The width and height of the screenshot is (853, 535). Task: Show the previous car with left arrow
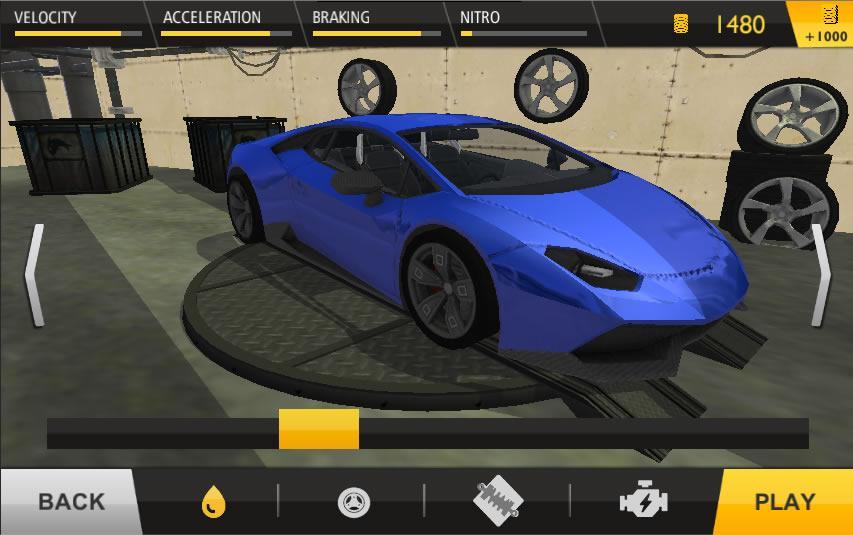click(x=35, y=275)
